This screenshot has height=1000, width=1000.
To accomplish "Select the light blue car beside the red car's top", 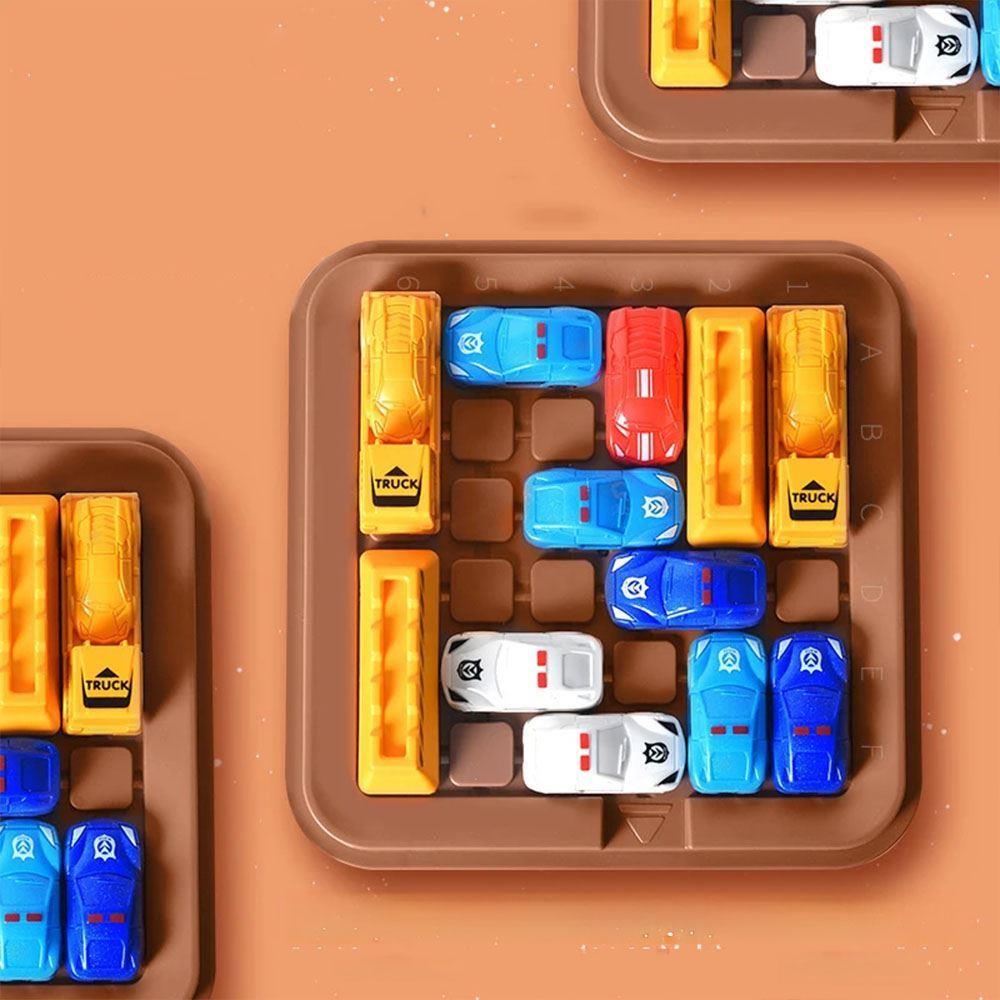I will (523, 346).
